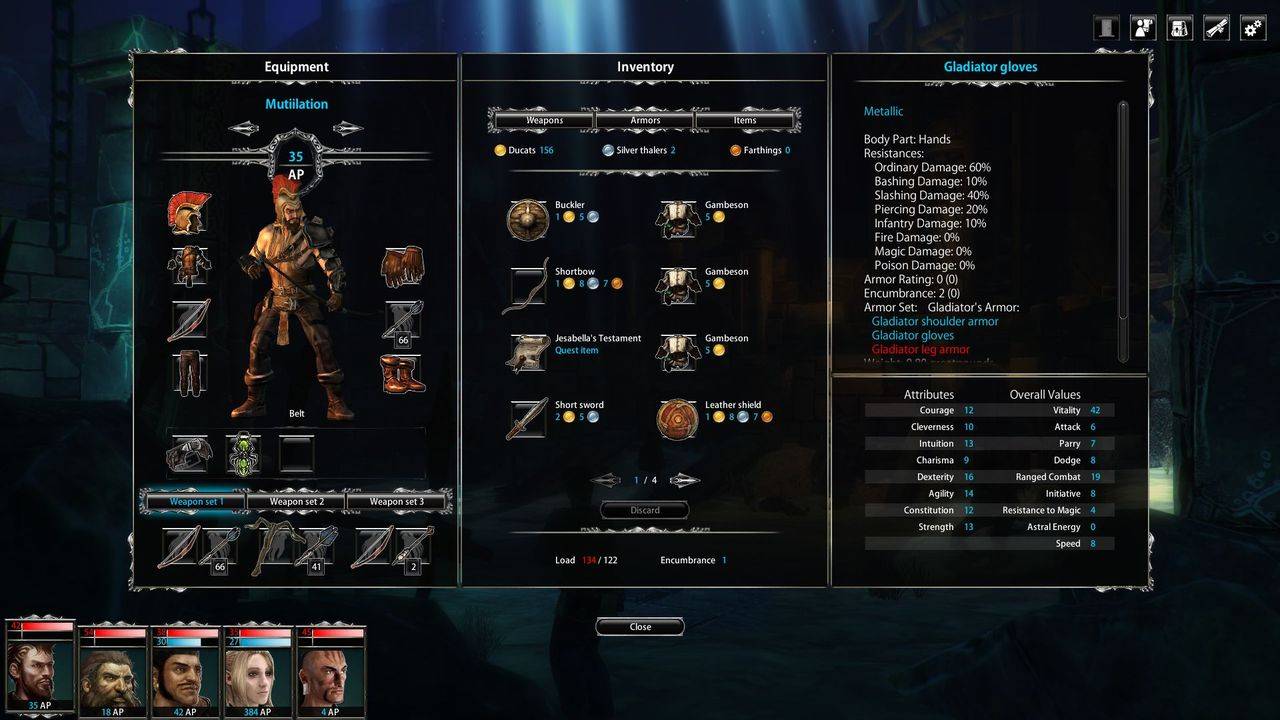
Task: Open the Armors inventory tab
Action: click(x=645, y=120)
